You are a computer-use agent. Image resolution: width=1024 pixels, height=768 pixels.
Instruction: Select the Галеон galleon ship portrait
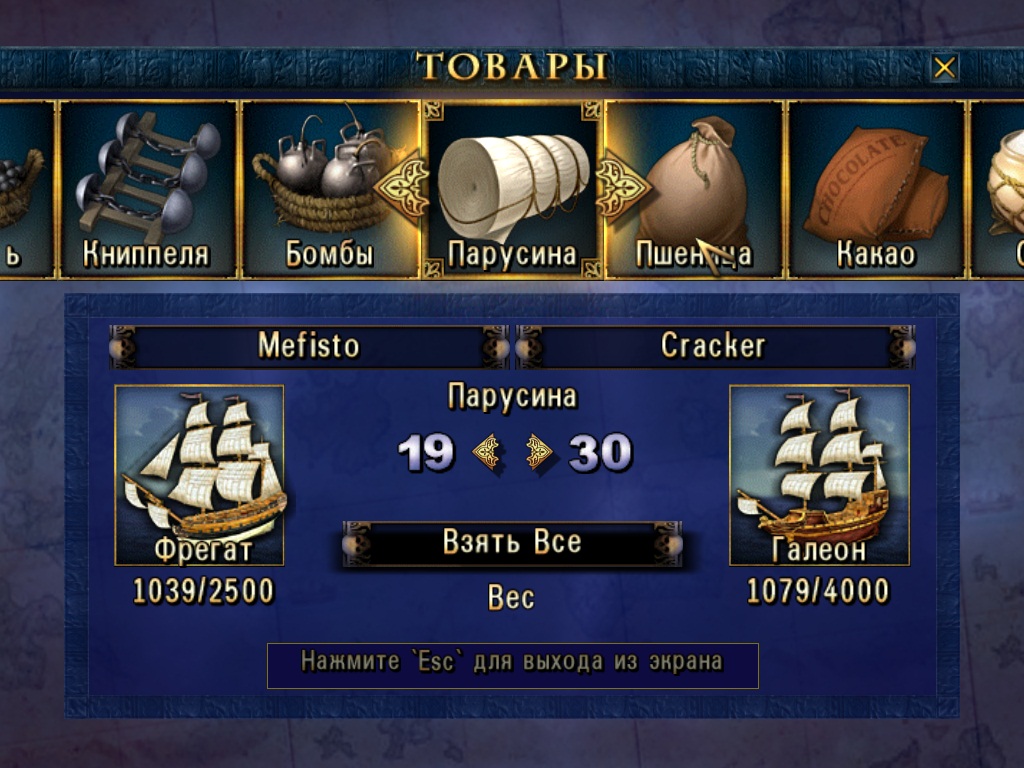[819, 475]
